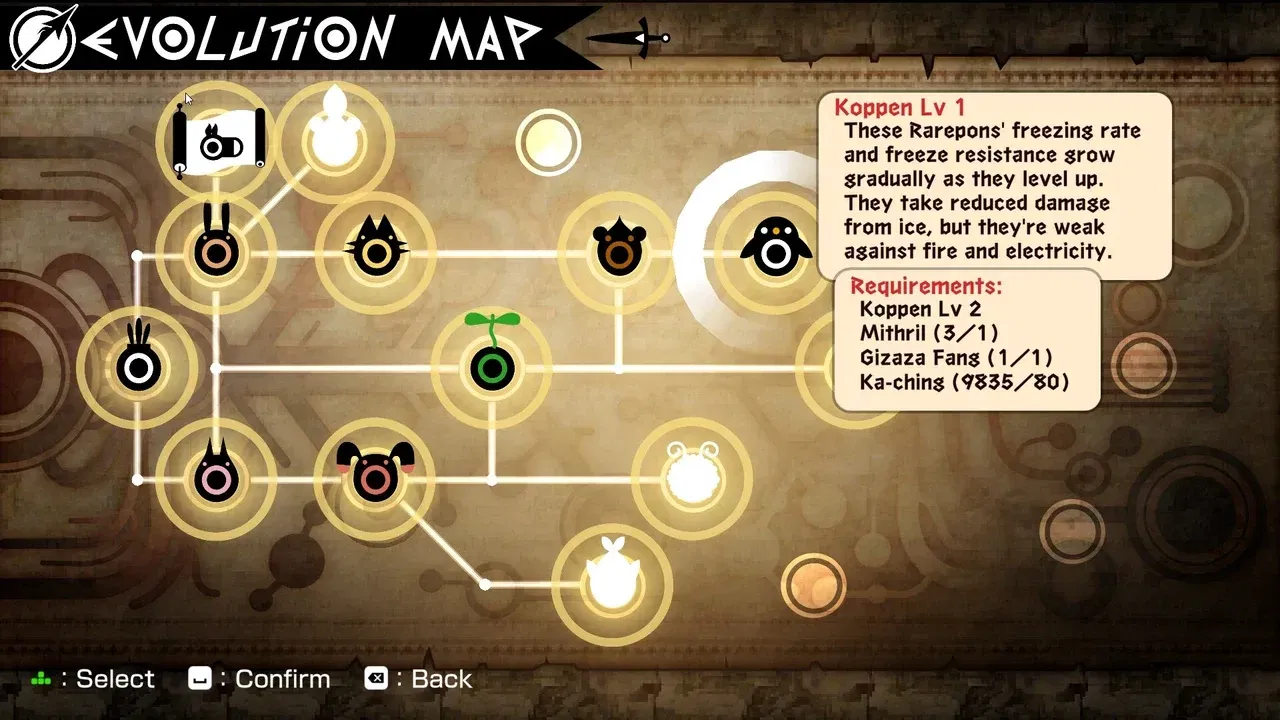The image size is (1280, 720).
Task: Select the penguin-like Koppen rarepon node
Action: (x=775, y=247)
